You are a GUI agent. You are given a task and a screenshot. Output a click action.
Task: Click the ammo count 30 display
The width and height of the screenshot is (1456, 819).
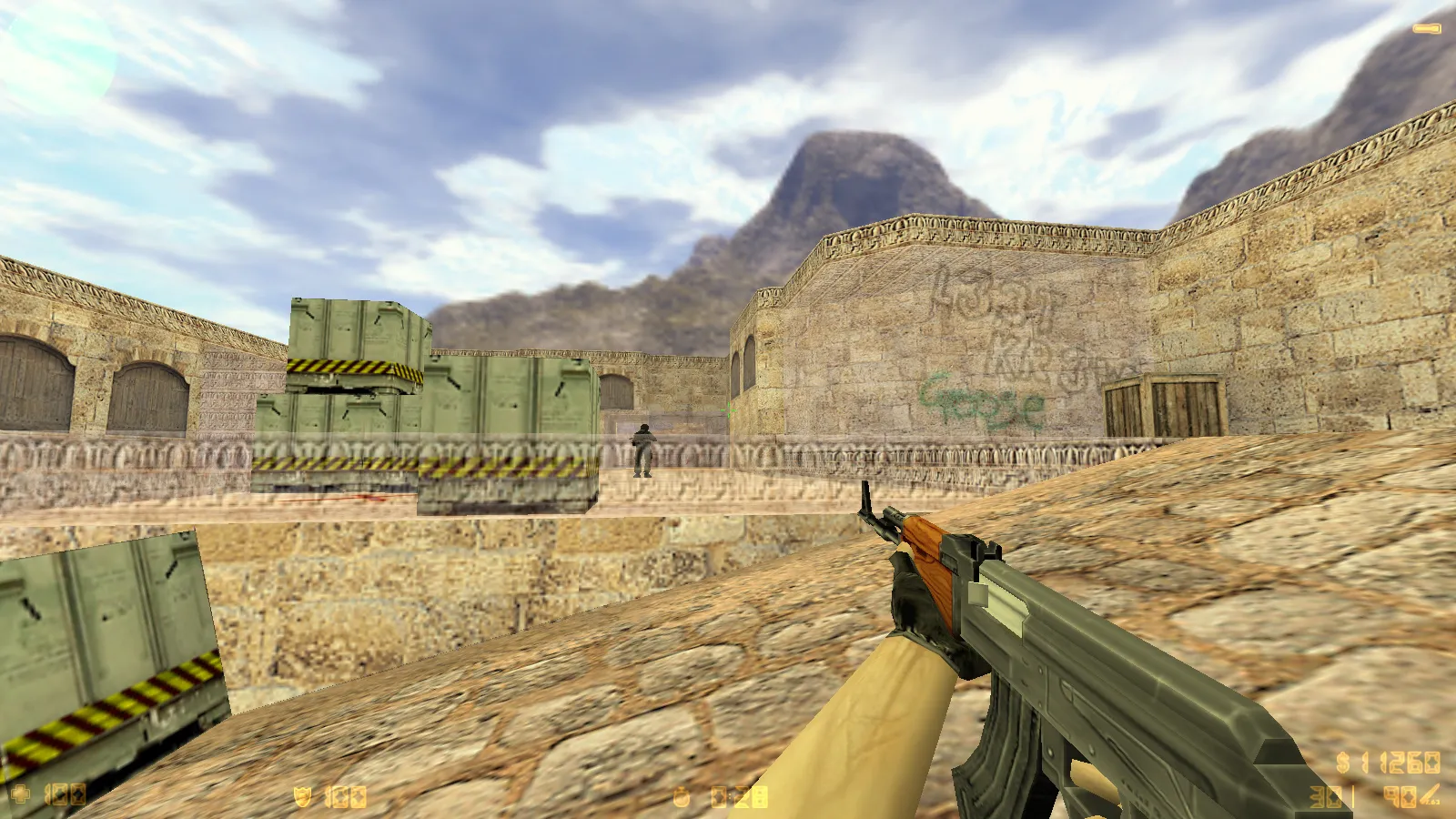[x=1325, y=796]
